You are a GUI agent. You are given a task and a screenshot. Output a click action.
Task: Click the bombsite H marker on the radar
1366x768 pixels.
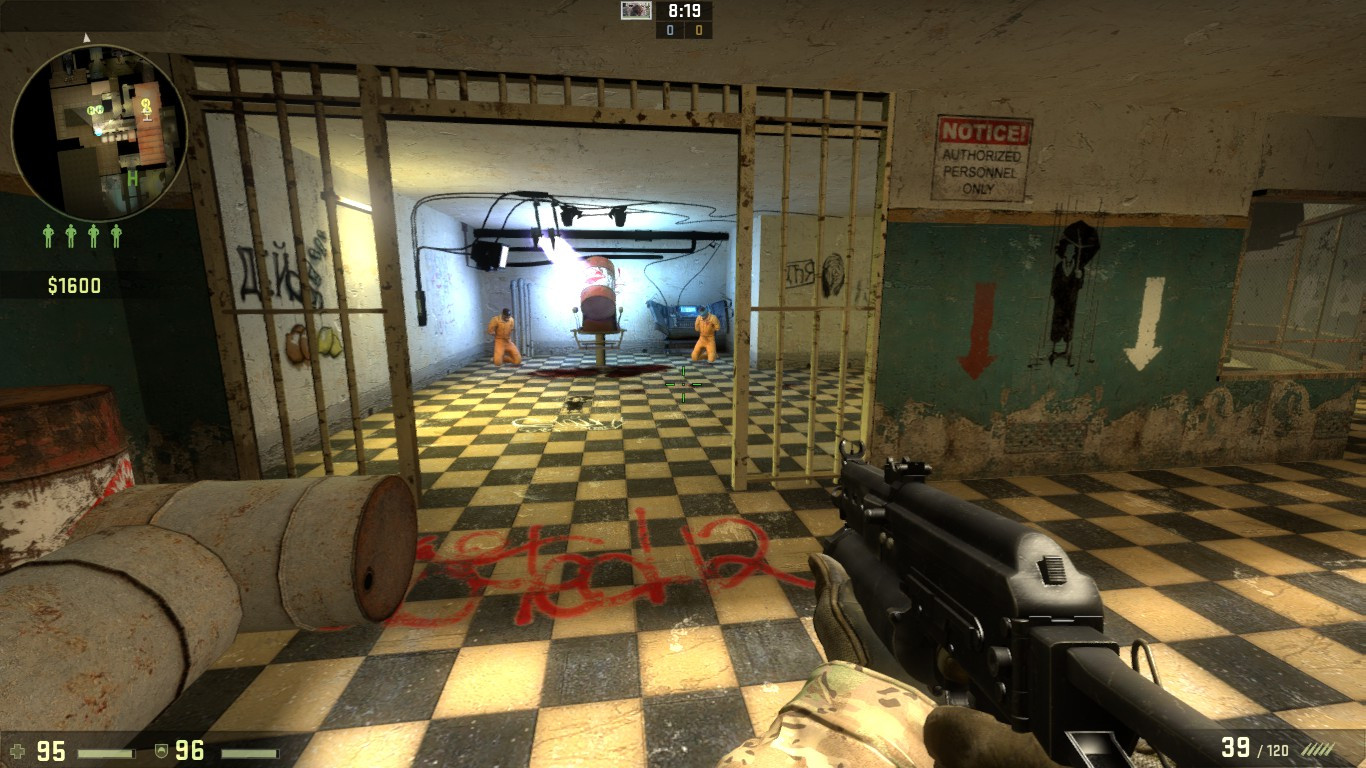pos(133,178)
